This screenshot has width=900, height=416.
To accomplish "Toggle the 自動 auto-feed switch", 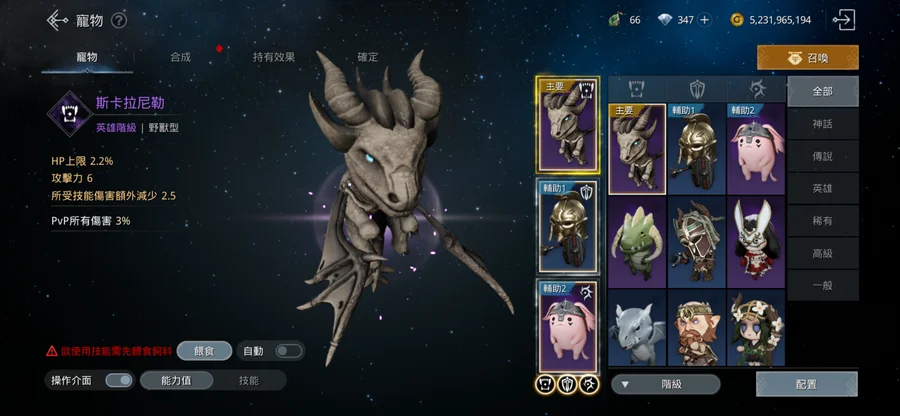I will 289,351.
